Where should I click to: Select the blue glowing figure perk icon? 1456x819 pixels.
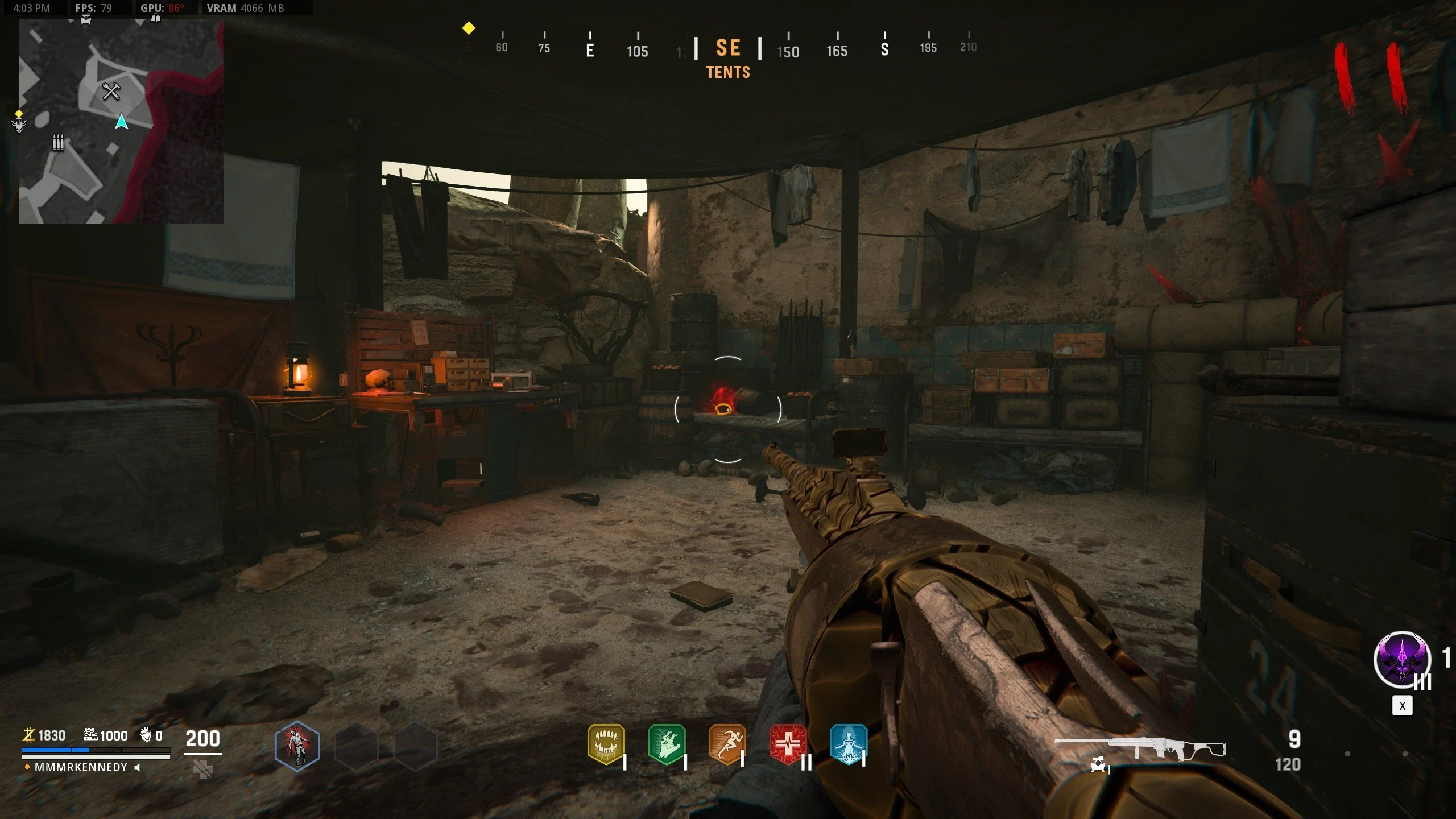coord(849,743)
